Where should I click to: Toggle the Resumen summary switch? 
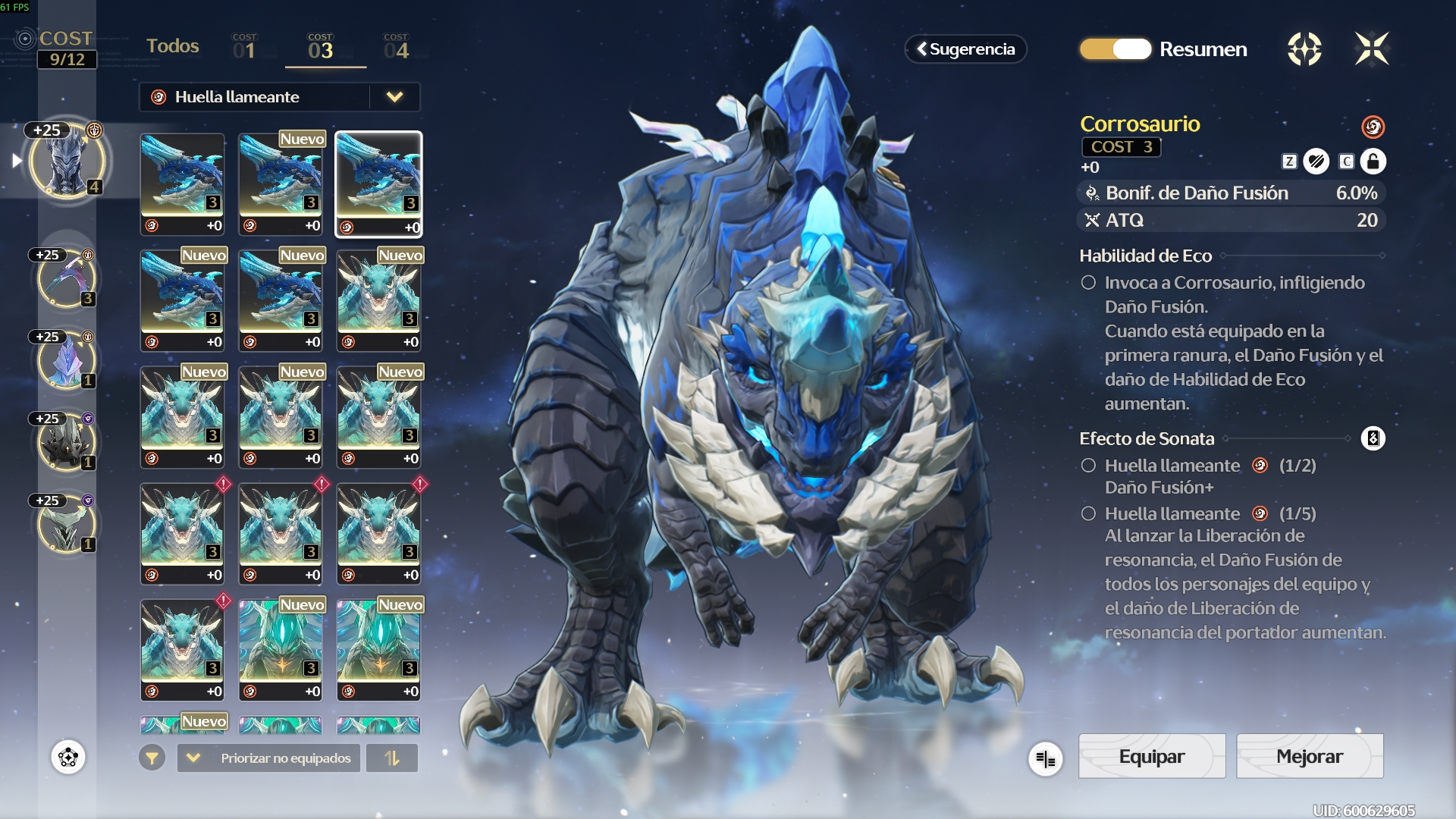click(1116, 49)
